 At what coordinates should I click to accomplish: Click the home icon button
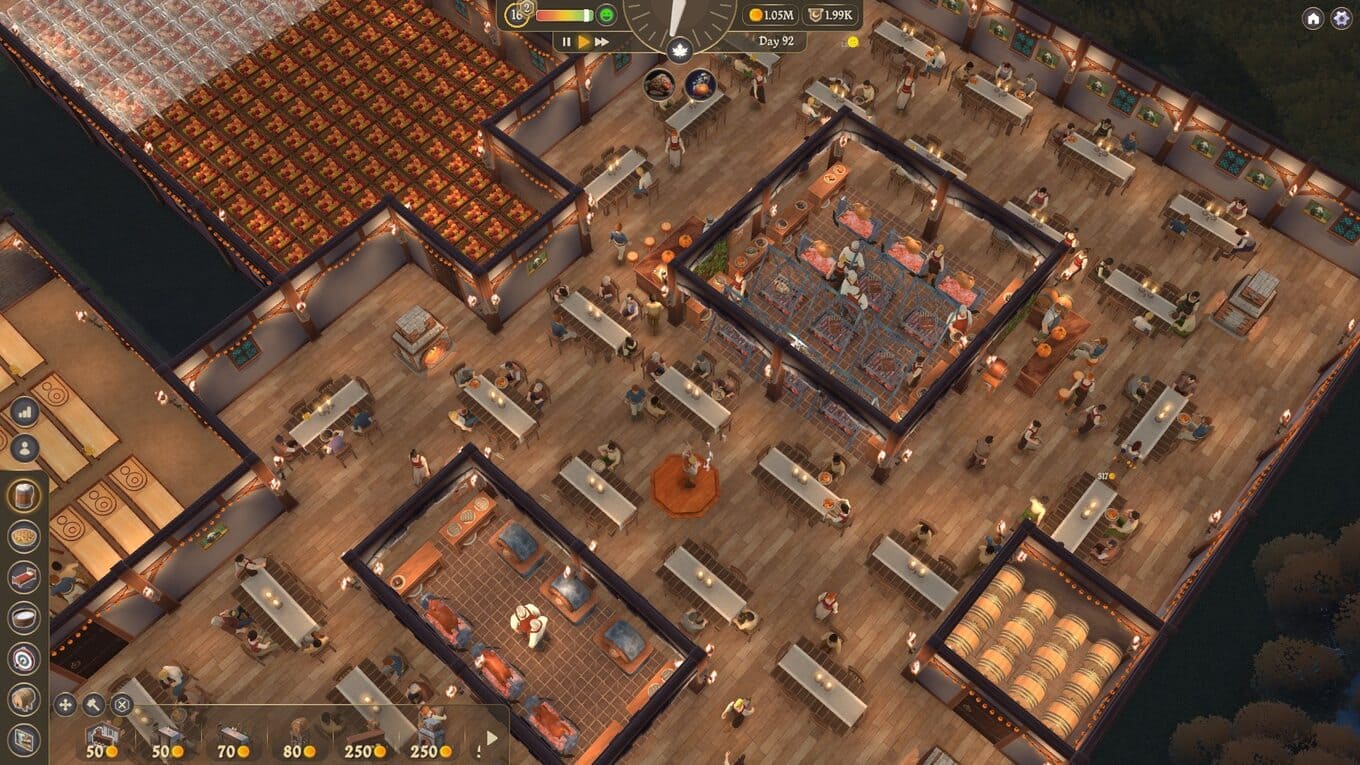tap(1313, 18)
